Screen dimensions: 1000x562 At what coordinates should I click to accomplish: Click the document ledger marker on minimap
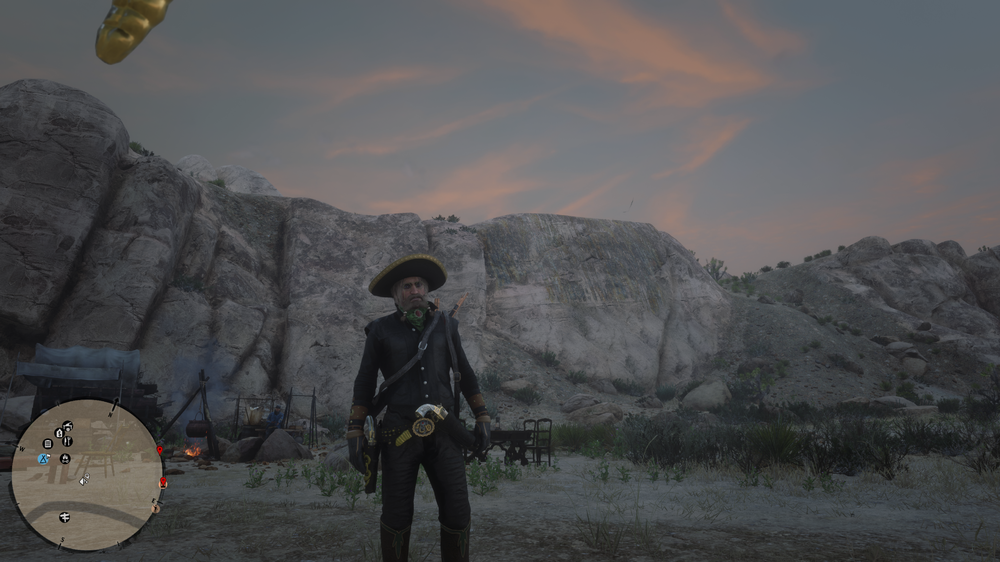point(47,444)
